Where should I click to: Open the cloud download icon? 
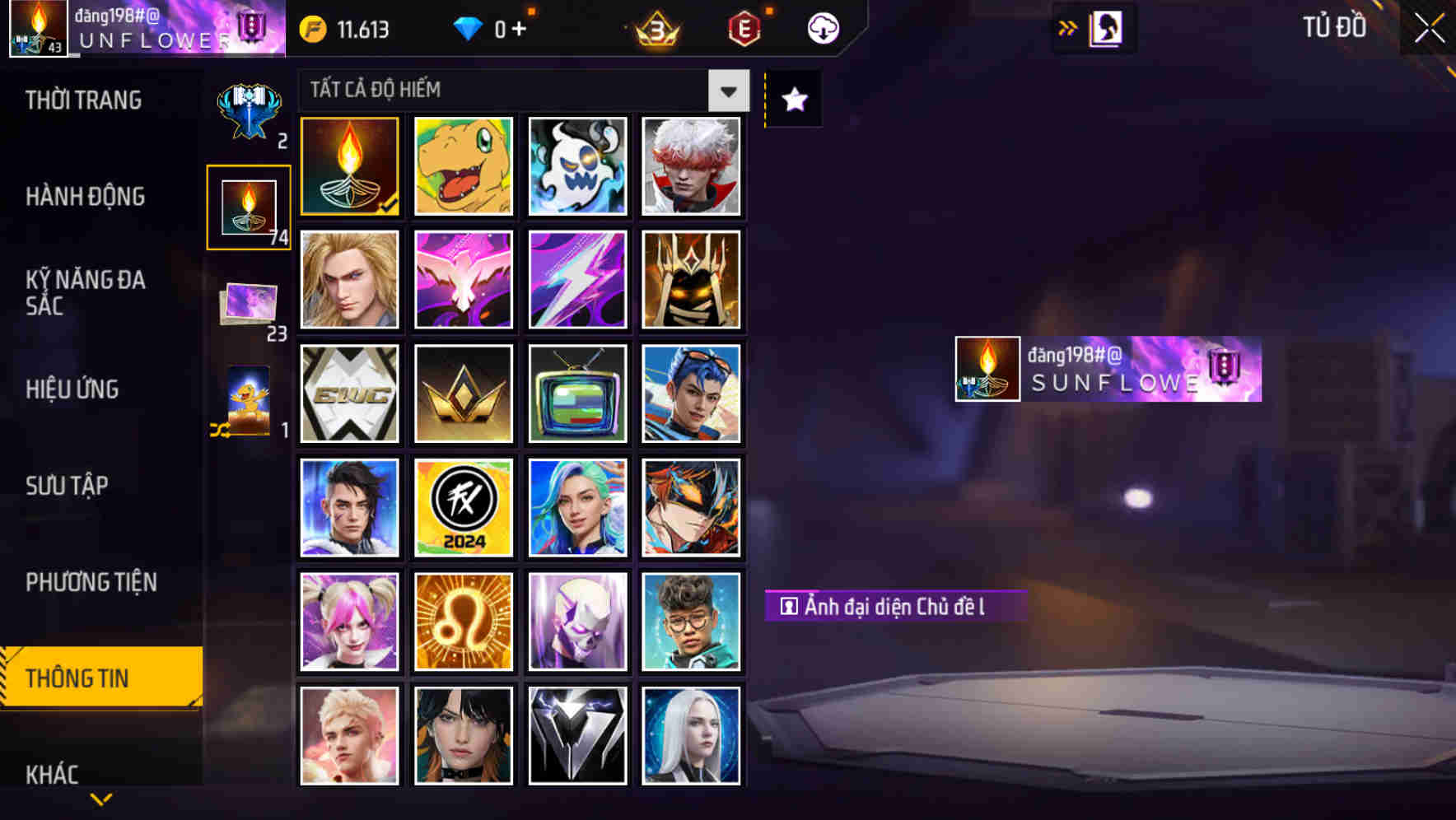coord(822,27)
